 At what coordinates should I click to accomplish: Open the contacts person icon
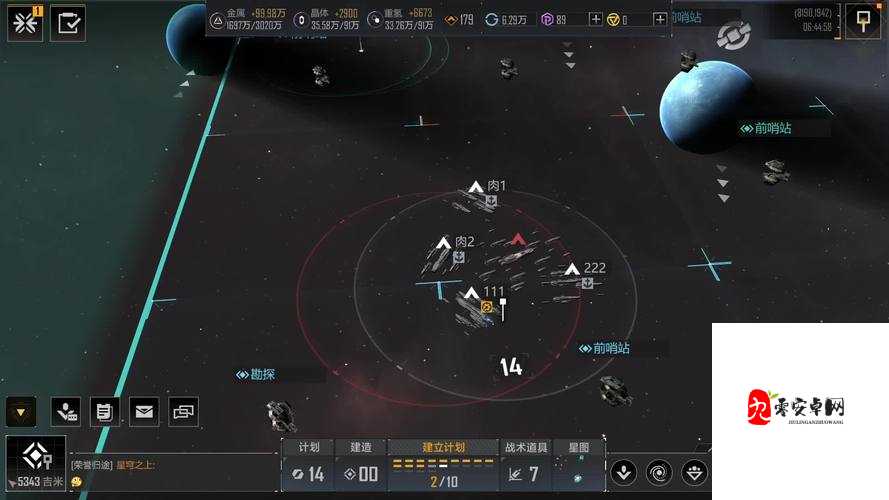click(66, 410)
